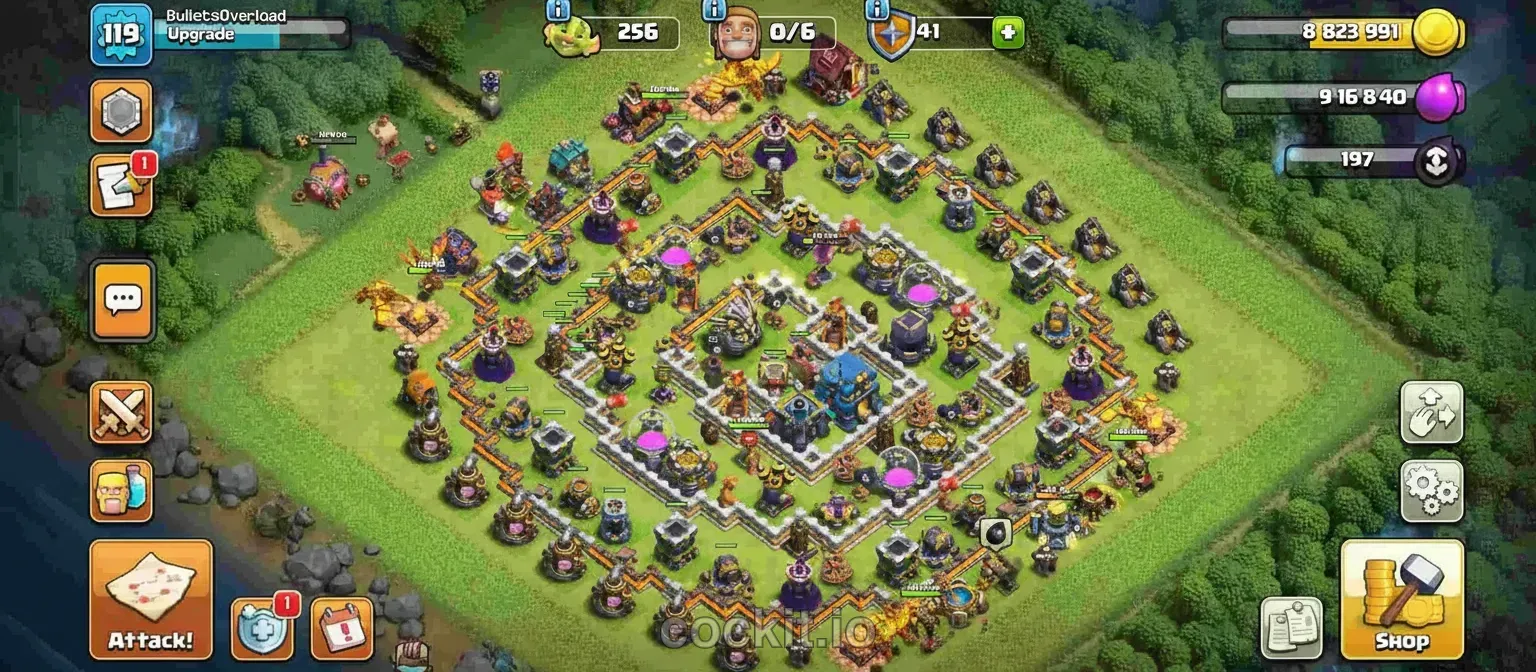Tap the Attack! map button
The width and height of the screenshot is (1536, 672).
pyautogui.click(x=151, y=598)
